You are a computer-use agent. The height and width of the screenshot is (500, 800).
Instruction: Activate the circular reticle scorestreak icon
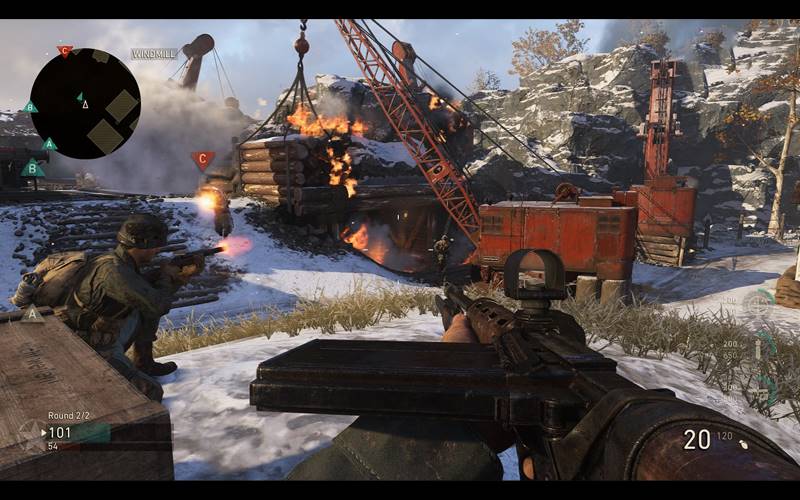click(758, 301)
